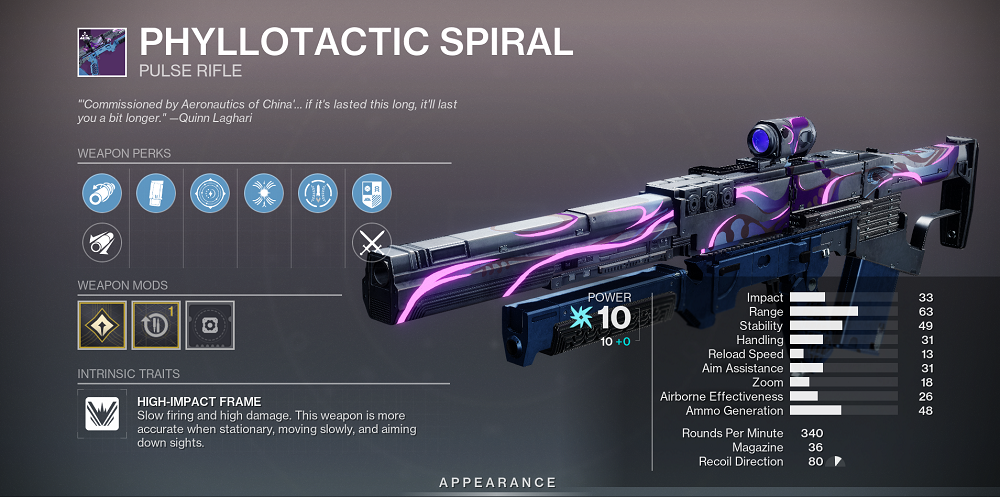Click the Phyllotactic Spiral weapon thumbnail
This screenshot has height=497, width=1000.
coord(102,53)
